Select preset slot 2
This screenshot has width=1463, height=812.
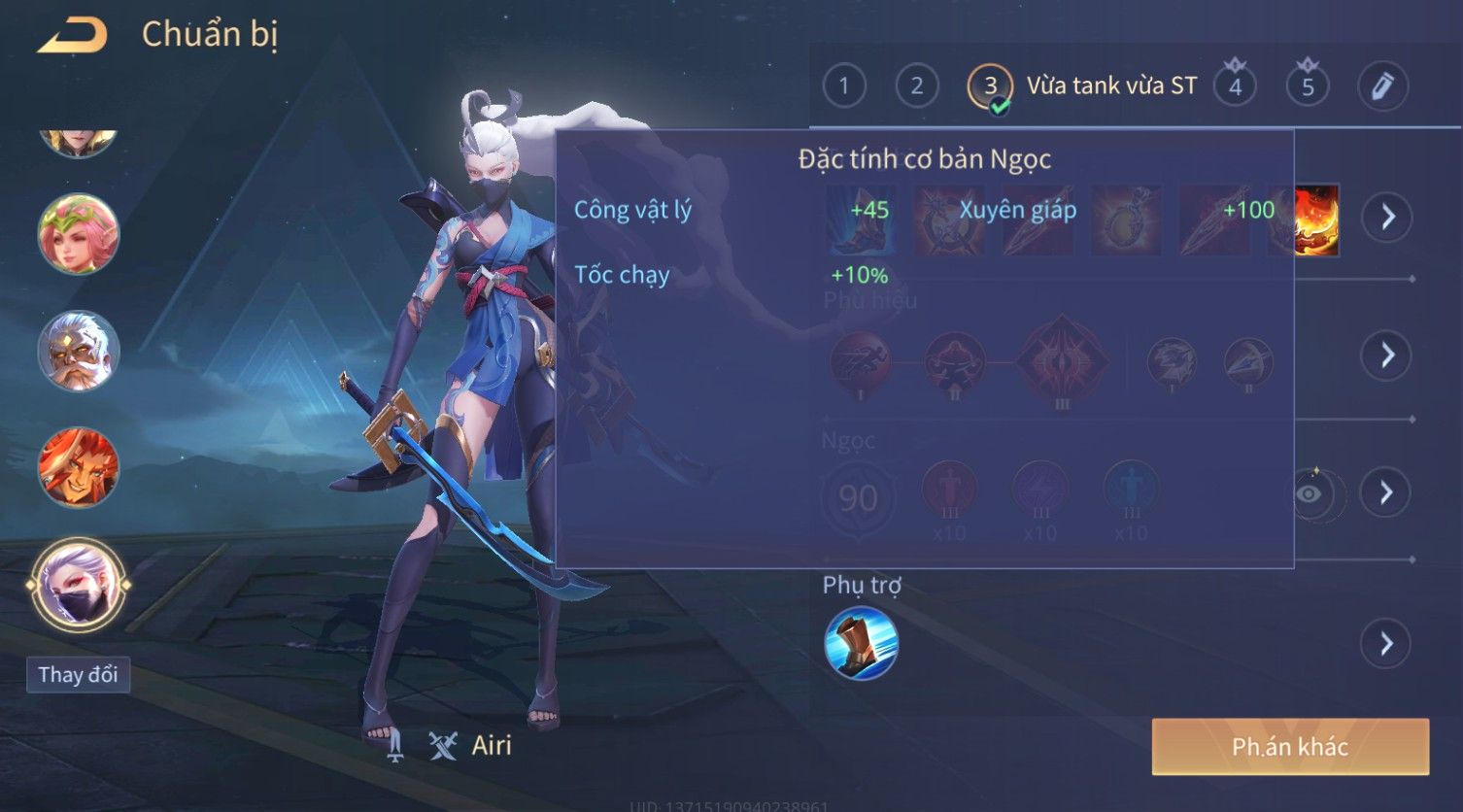click(x=916, y=86)
